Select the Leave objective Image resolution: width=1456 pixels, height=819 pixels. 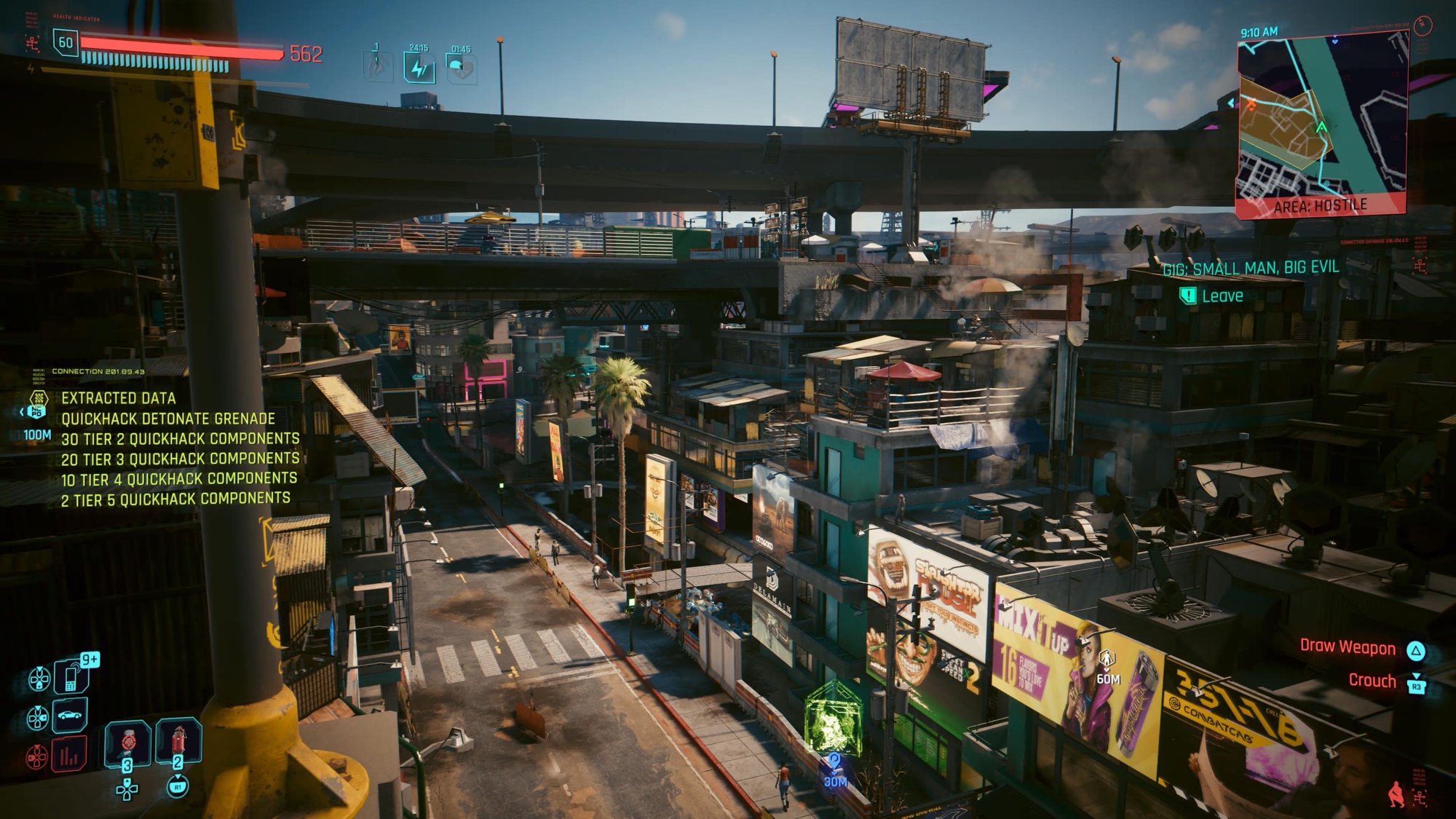1222,296
